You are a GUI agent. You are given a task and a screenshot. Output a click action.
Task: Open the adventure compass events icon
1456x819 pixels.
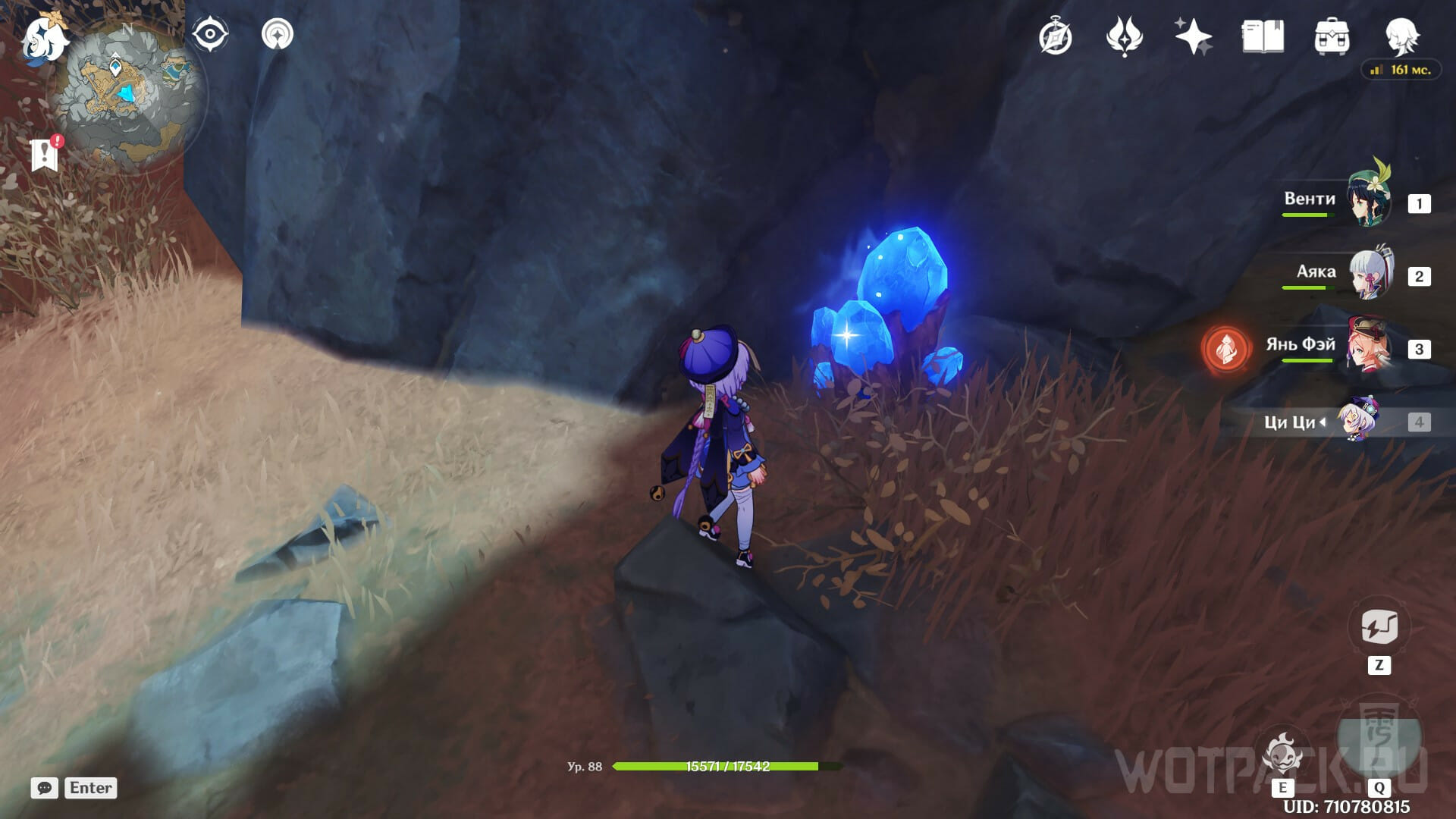point(1055,37)
